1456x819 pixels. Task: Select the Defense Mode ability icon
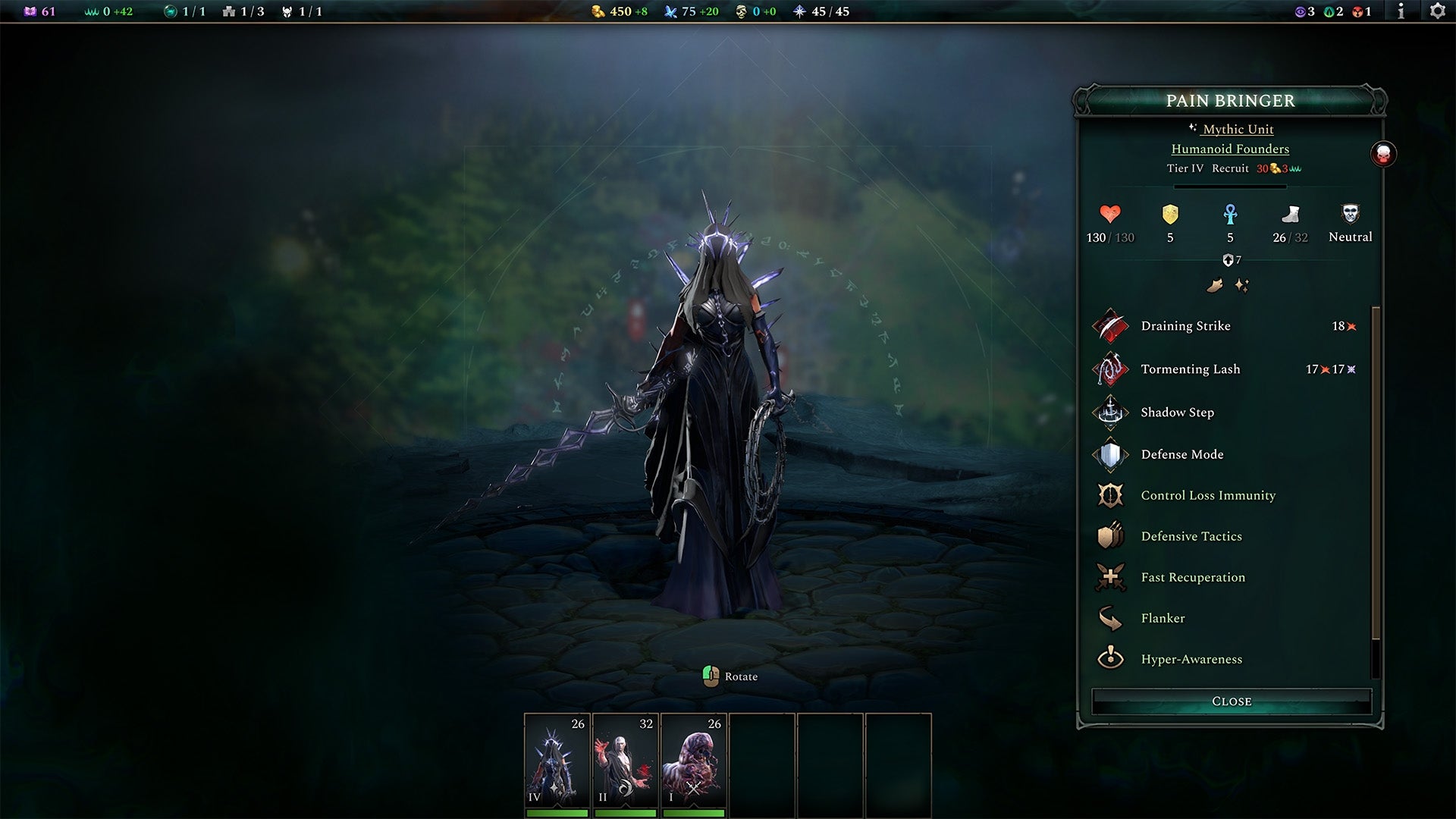pyautogui.click(x=1110, y=455)
